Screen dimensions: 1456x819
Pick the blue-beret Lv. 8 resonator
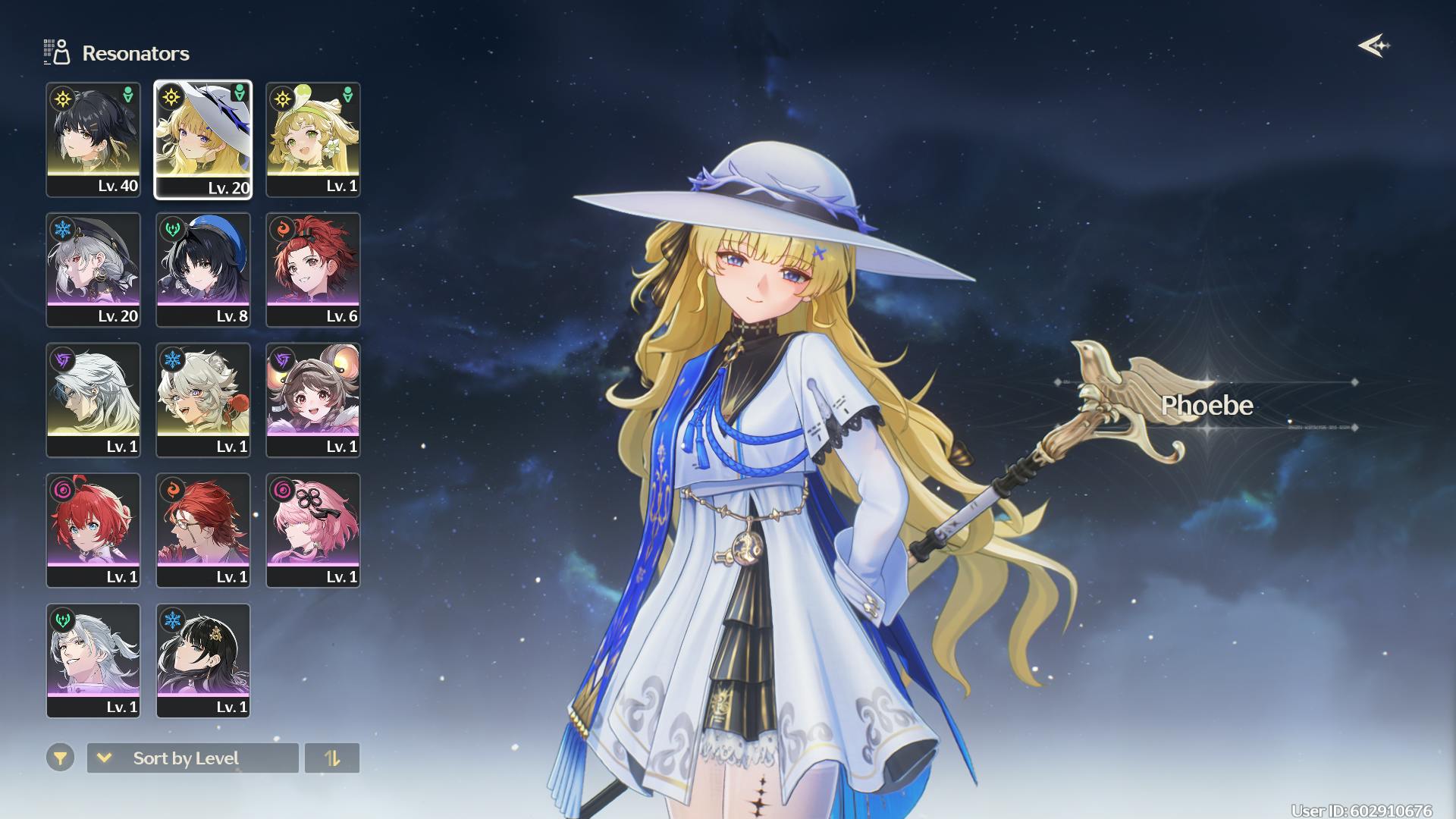tap(203, 270)
